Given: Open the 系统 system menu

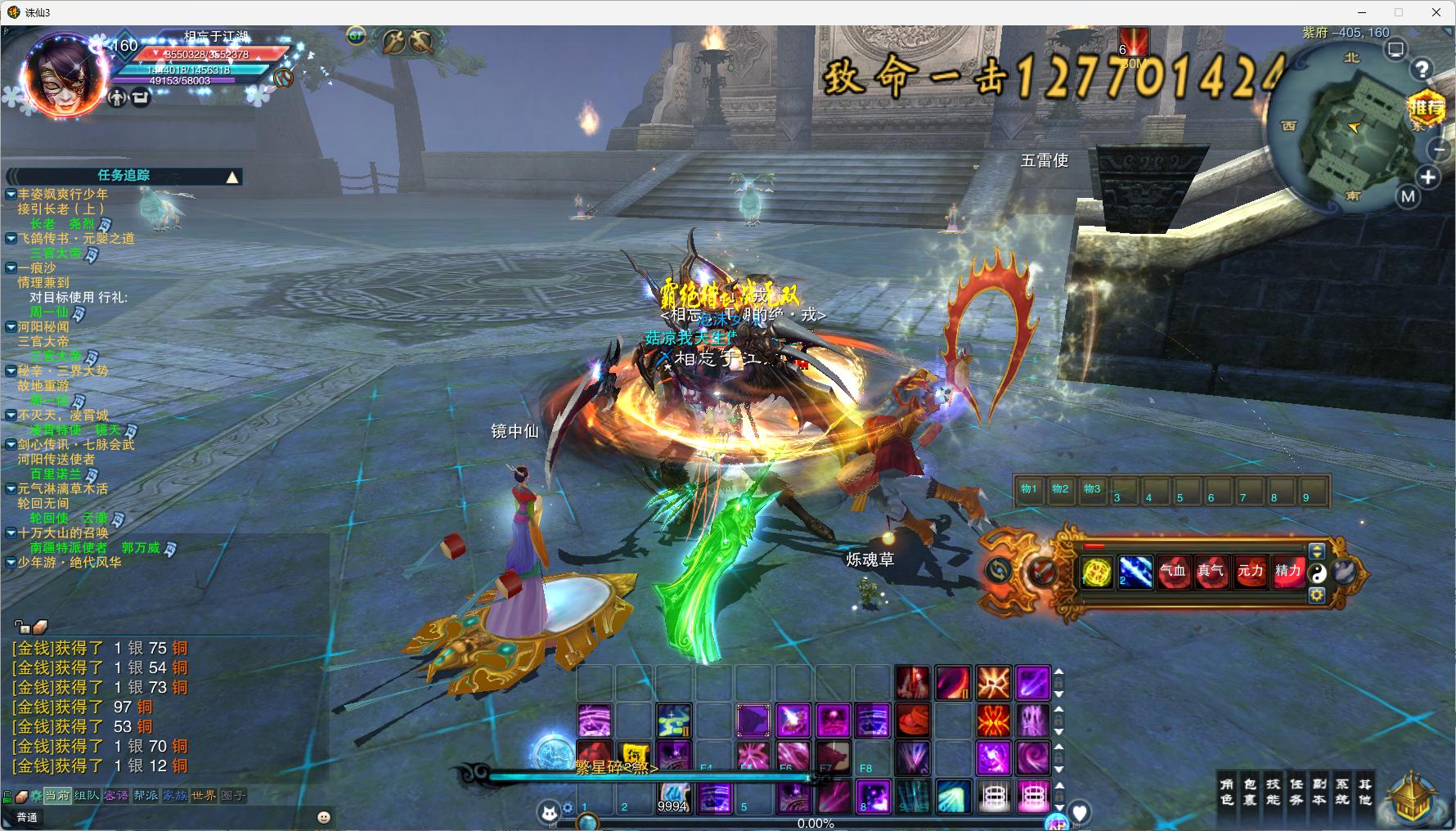Looking at the screenshot, I should pyautogui.click(x=1342, y=792).
